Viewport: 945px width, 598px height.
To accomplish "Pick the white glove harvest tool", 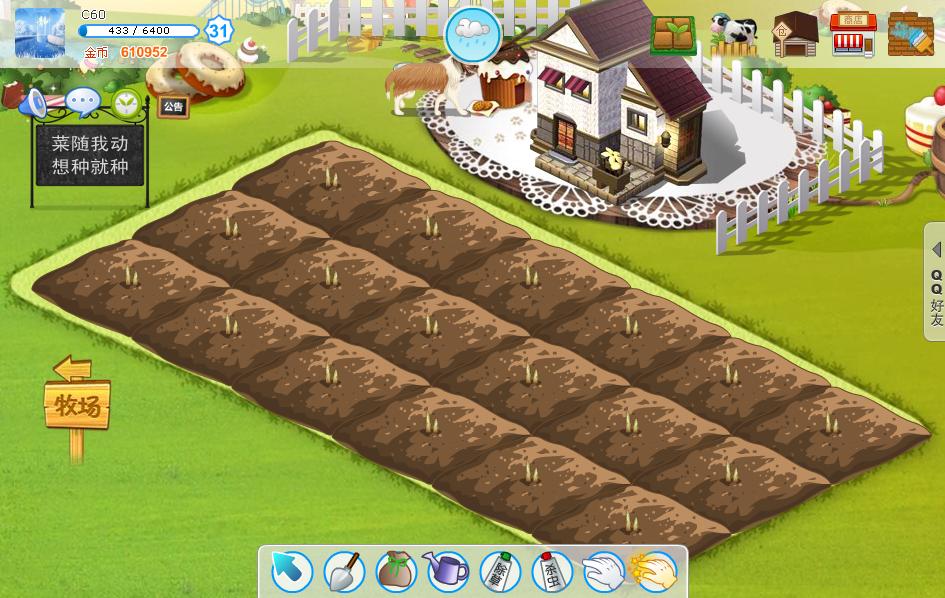I will (x=603, y=571).
